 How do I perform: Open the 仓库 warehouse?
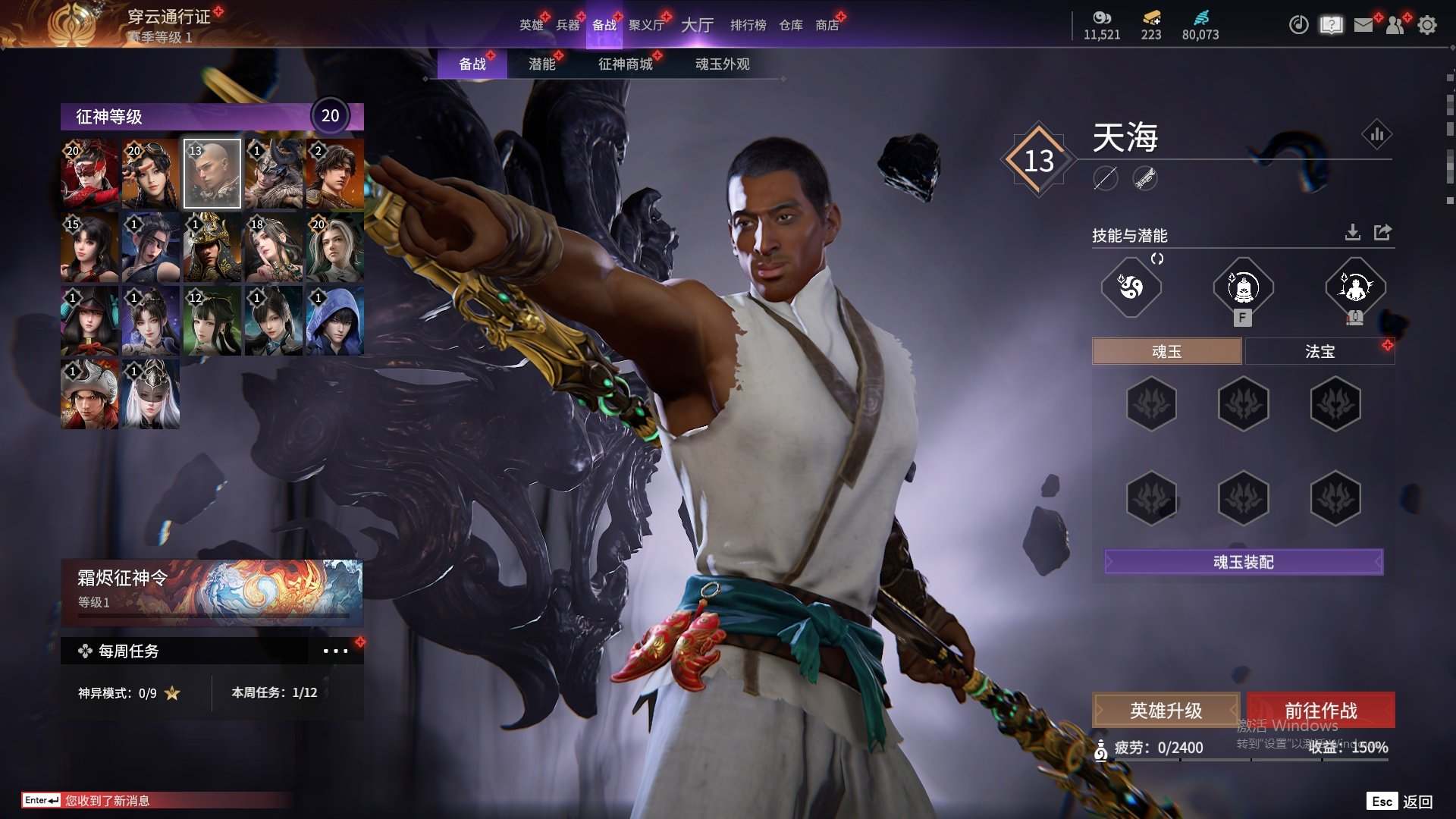(x=790, y=25)
